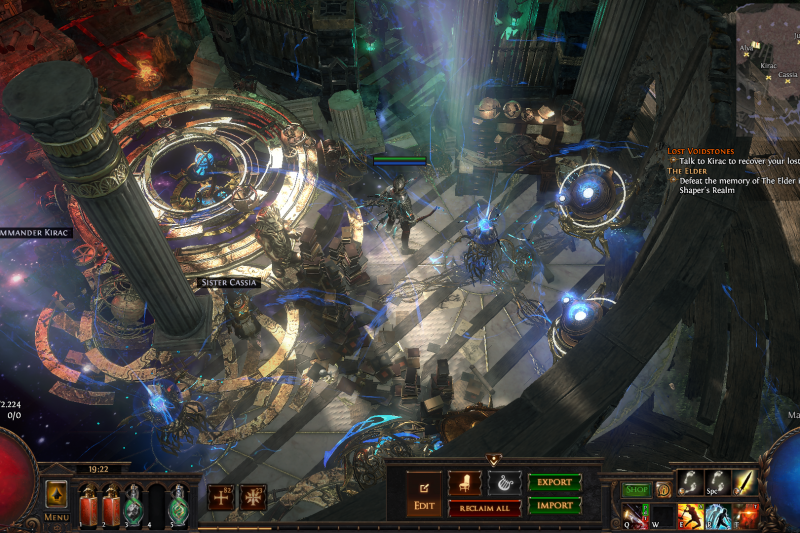Click the round hideout icon beside Shop
Image resolution: width=800 pixels, height=533 pixels.
pyautogui.click(x=662, y=490)
